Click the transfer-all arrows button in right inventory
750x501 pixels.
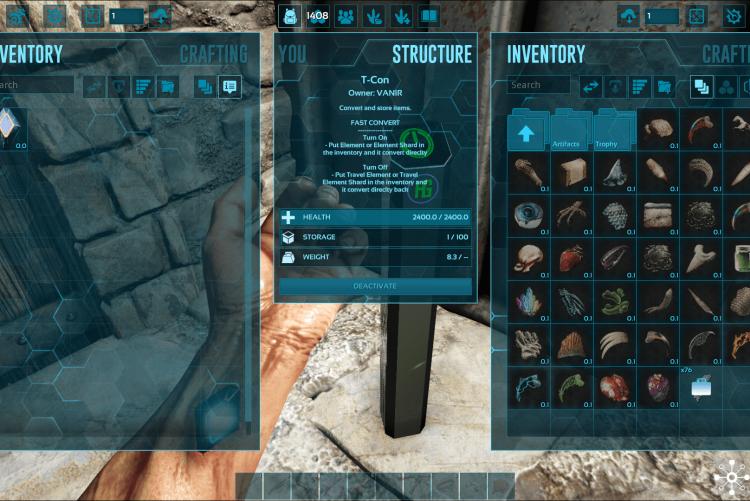(x=591, y=87)
